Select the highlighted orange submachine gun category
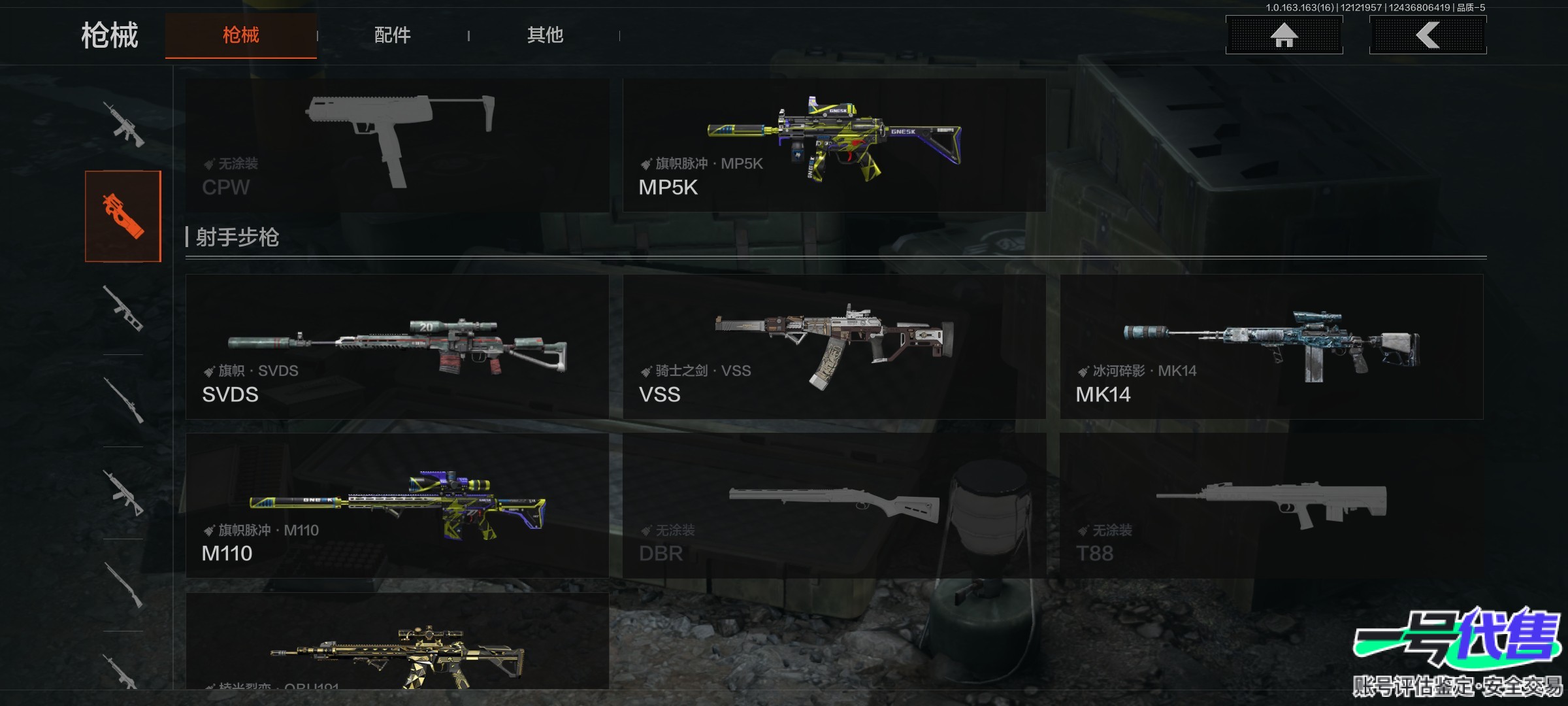The width and height of the screenshot is (1568, 706). 123,216
